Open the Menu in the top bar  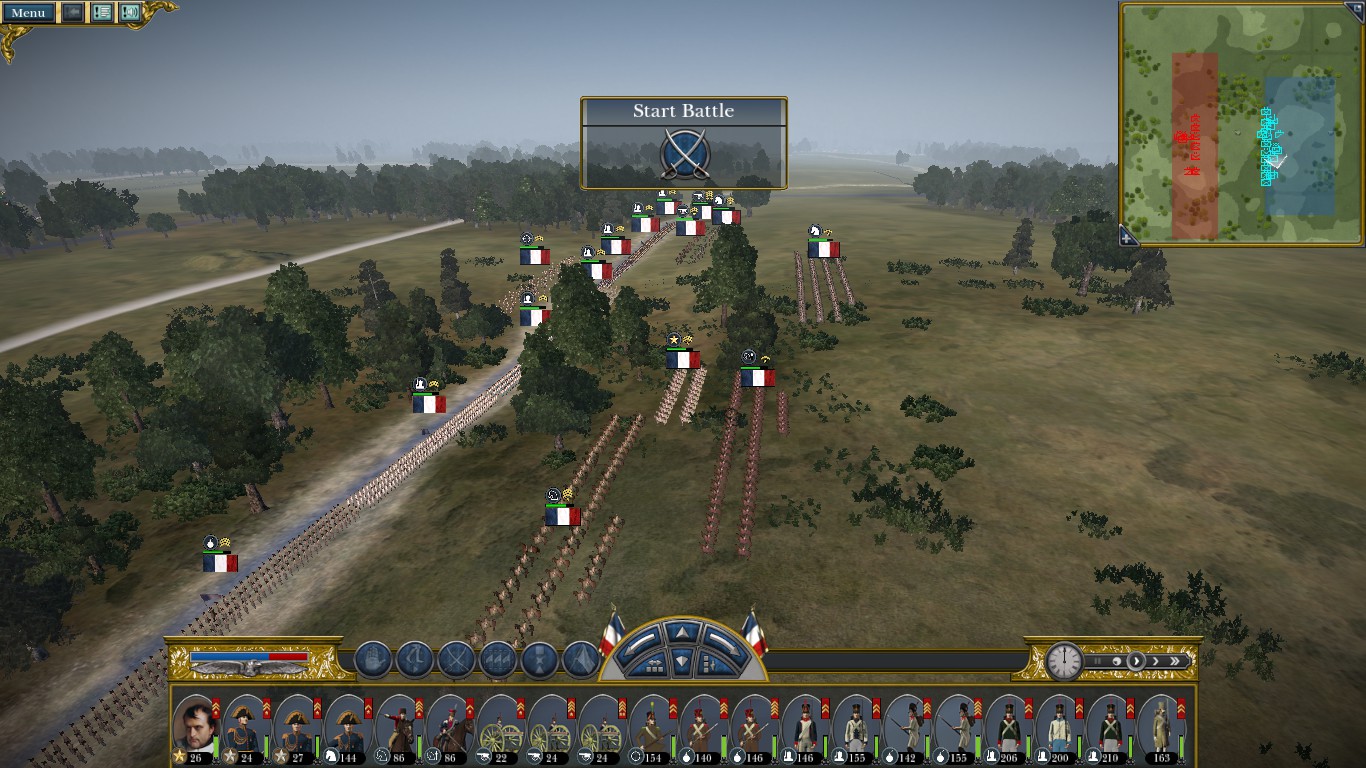28,13
